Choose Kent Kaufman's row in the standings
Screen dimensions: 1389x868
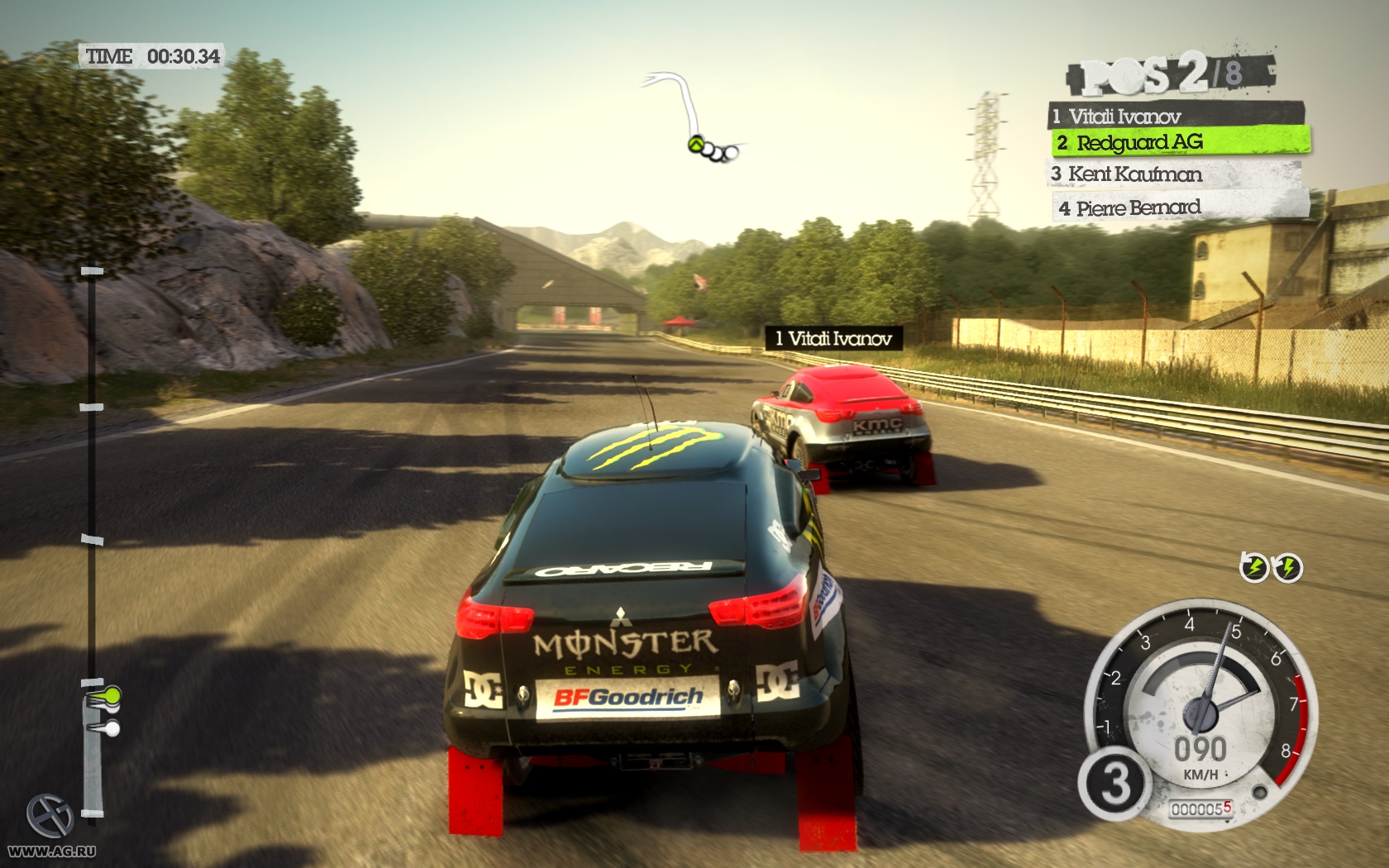point(1174,174)
